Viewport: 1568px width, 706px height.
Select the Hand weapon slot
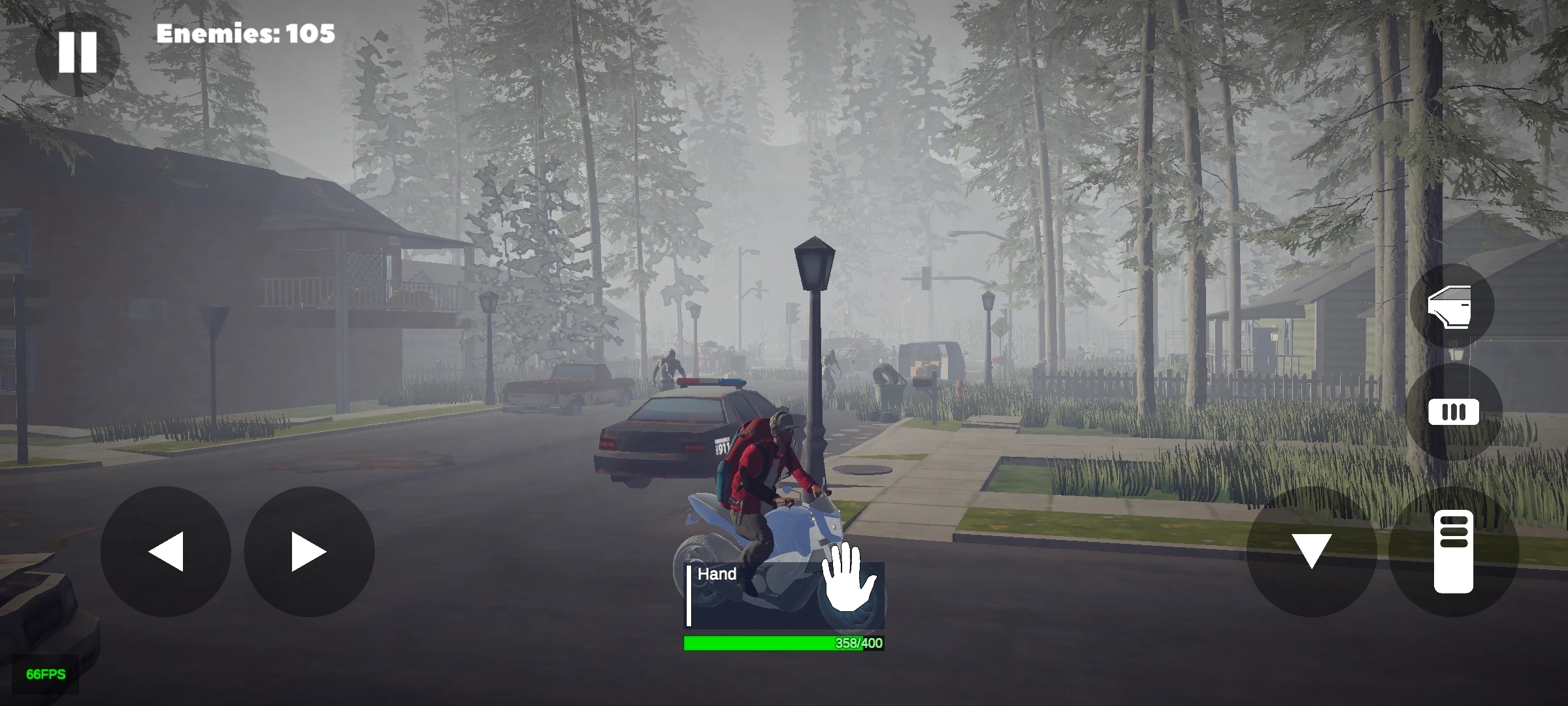(784, 595)
